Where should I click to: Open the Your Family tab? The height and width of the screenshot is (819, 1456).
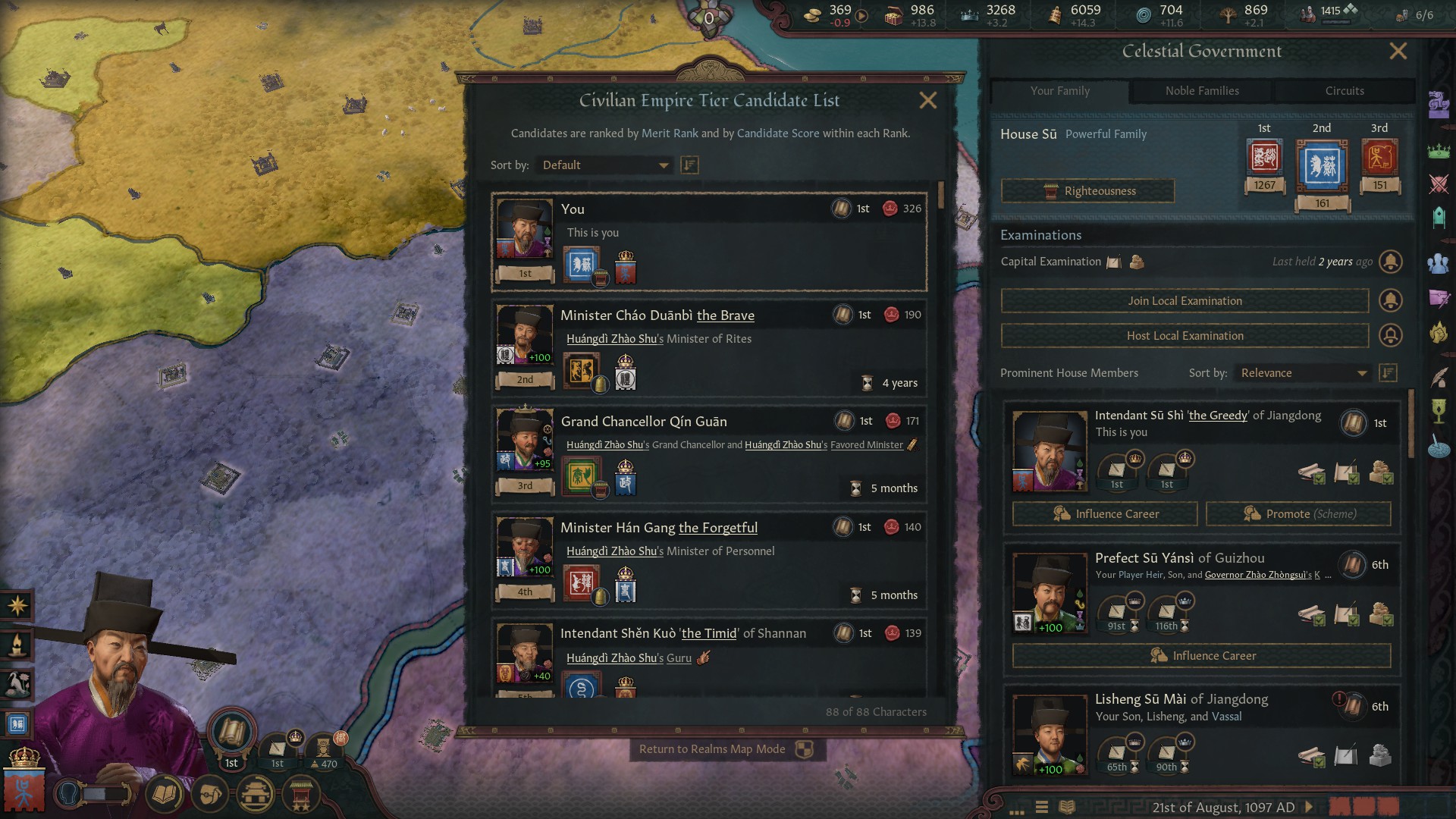coord(1059,91)
